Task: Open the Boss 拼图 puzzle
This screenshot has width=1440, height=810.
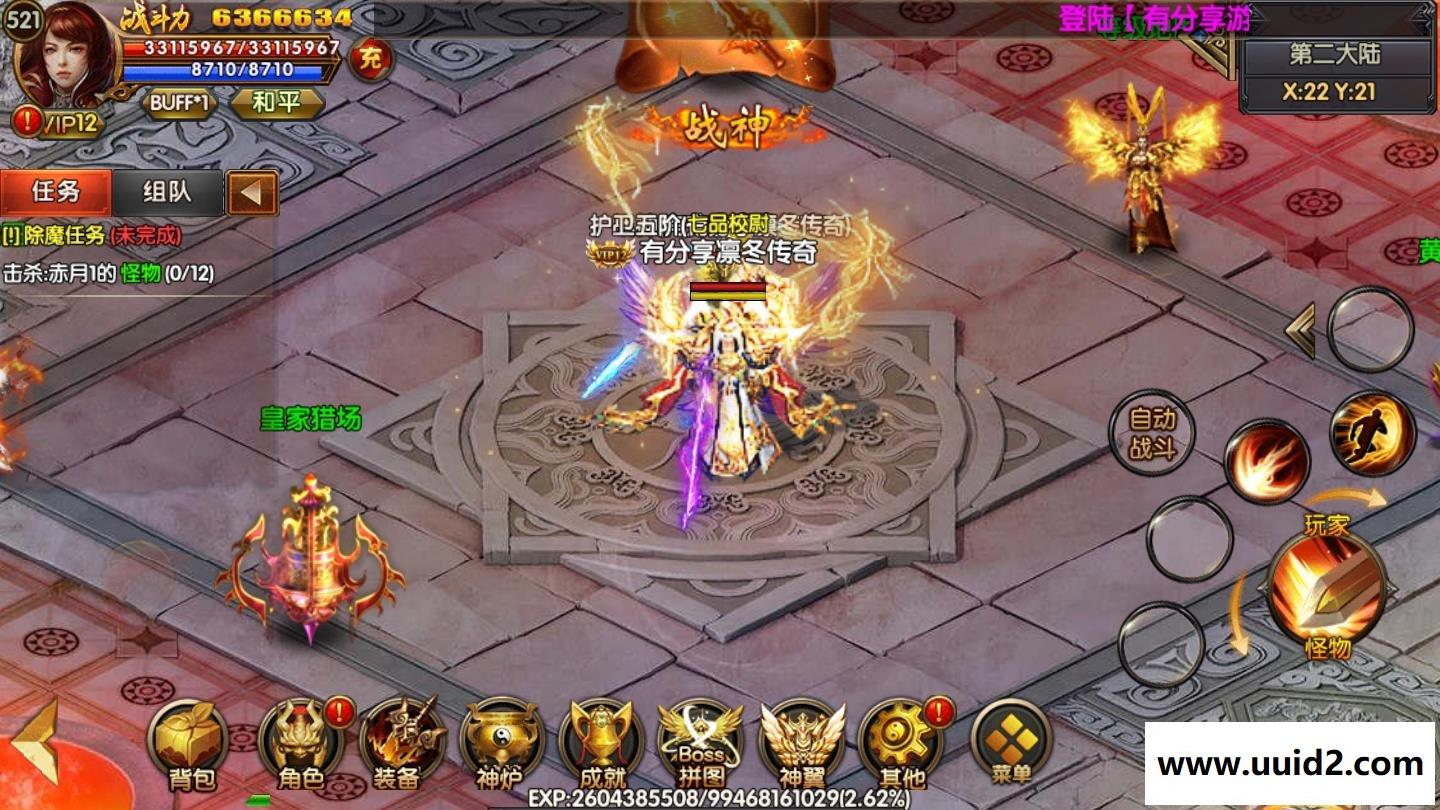Action: click(x=700, y=746)
